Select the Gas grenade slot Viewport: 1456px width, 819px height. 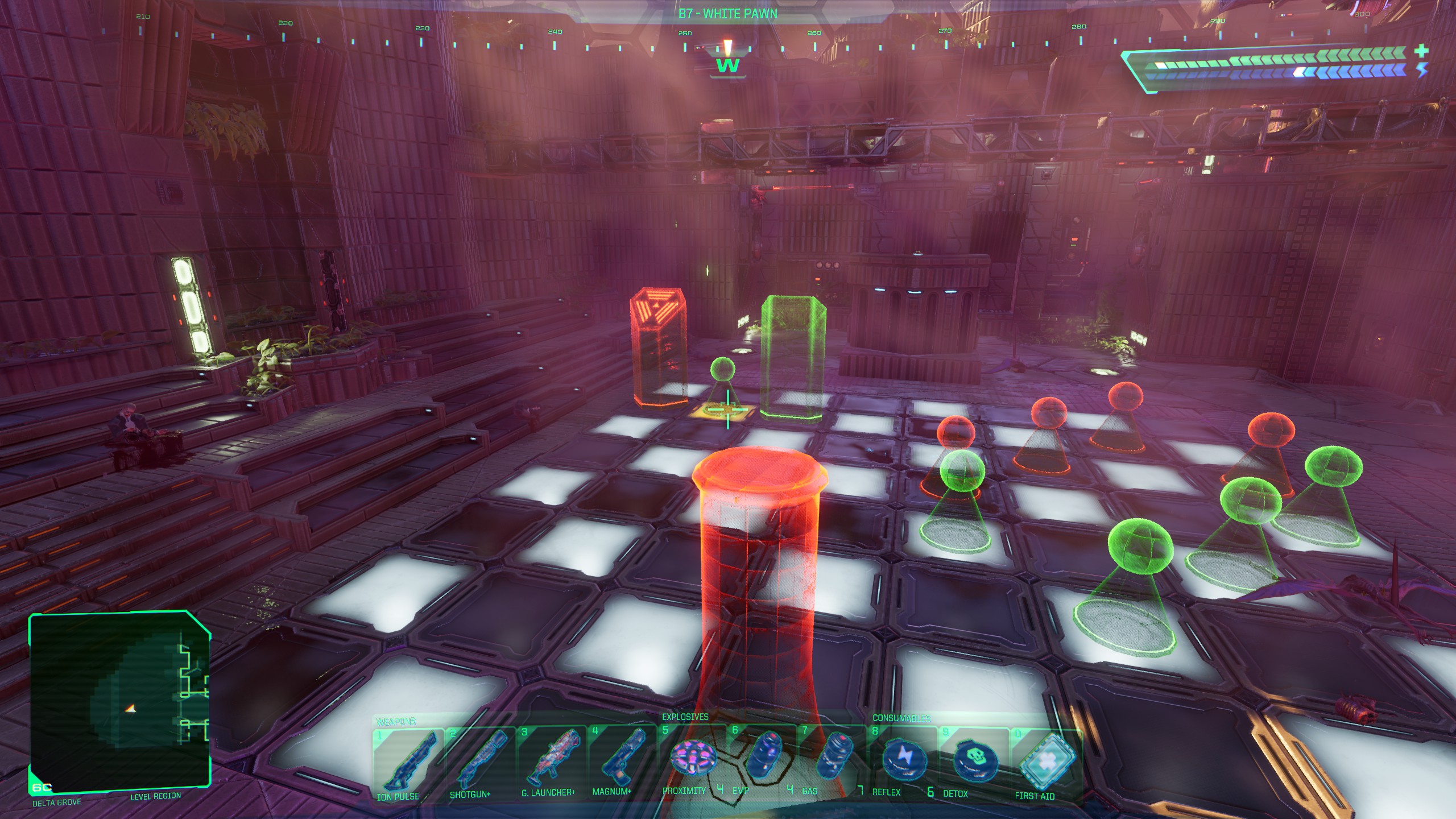point(833,756)
